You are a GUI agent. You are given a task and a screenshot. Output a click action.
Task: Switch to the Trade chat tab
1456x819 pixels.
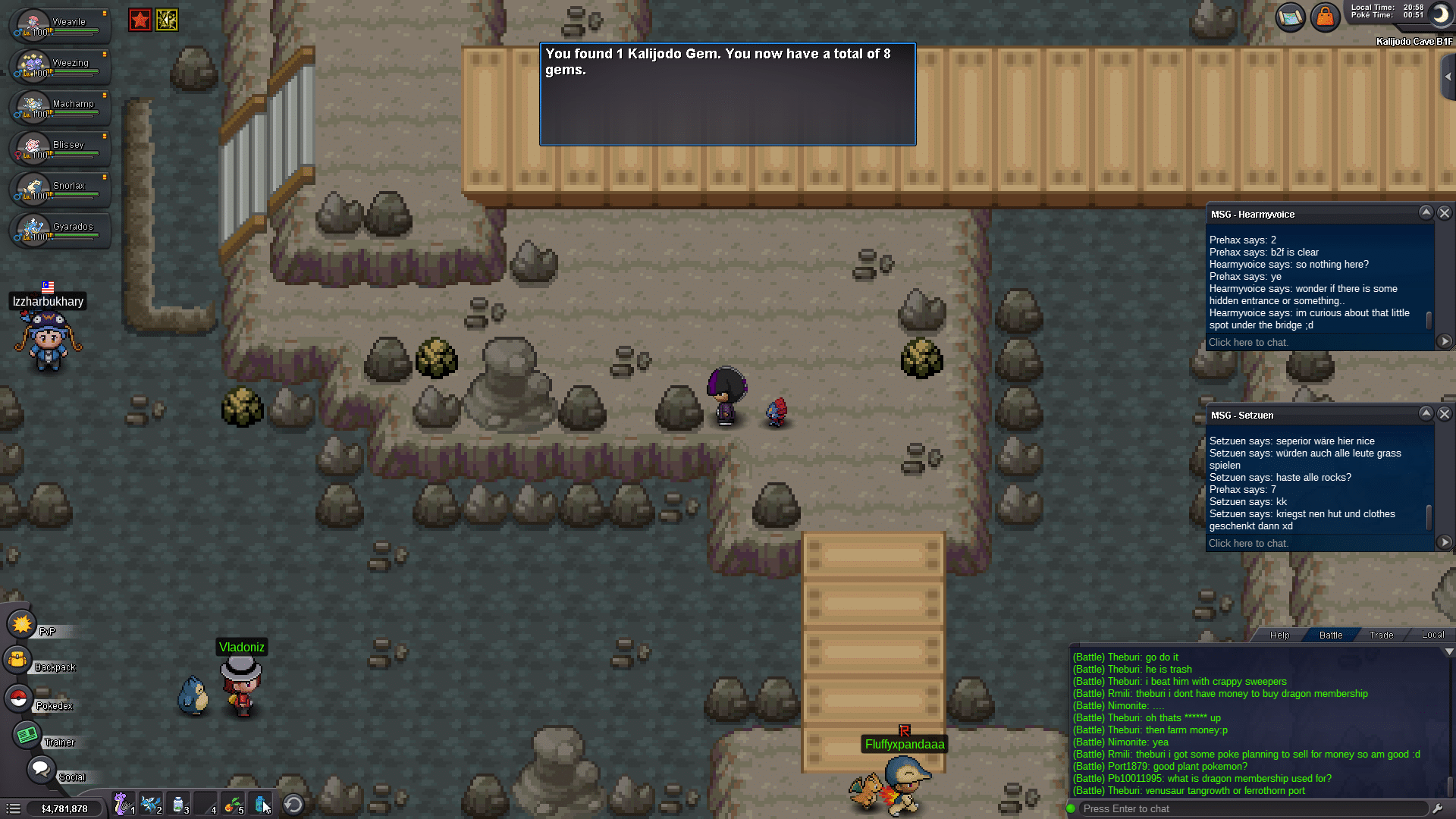point(1380,635)
